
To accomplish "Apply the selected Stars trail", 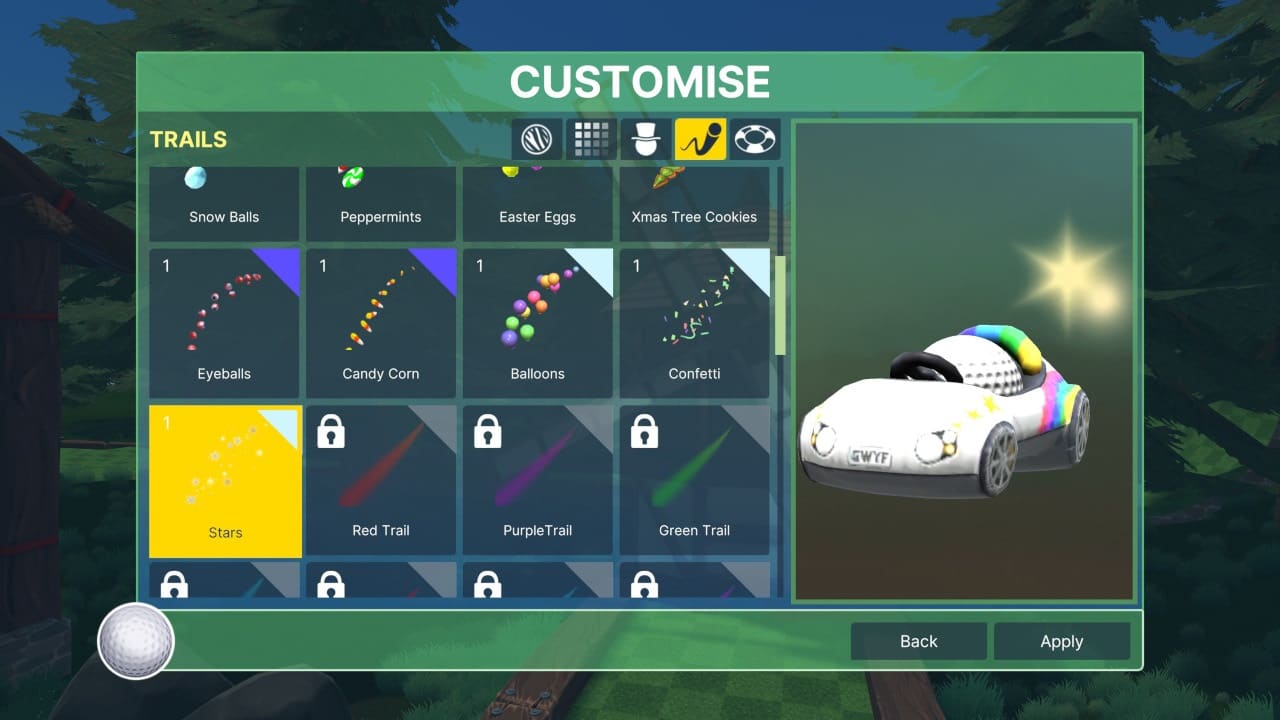I will [1062, 641].
